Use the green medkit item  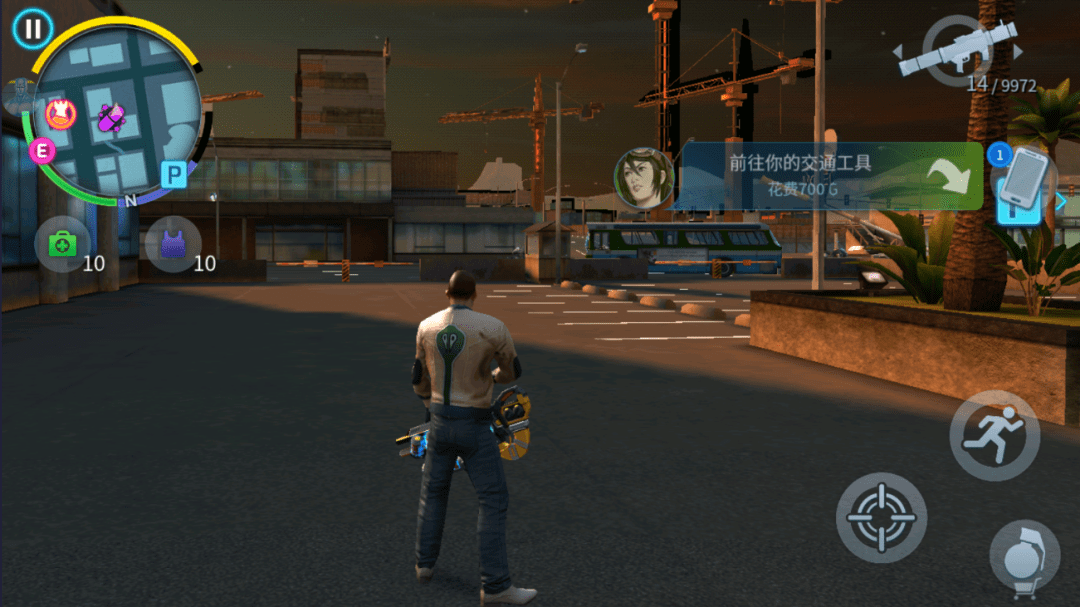(x=62, y=244)
